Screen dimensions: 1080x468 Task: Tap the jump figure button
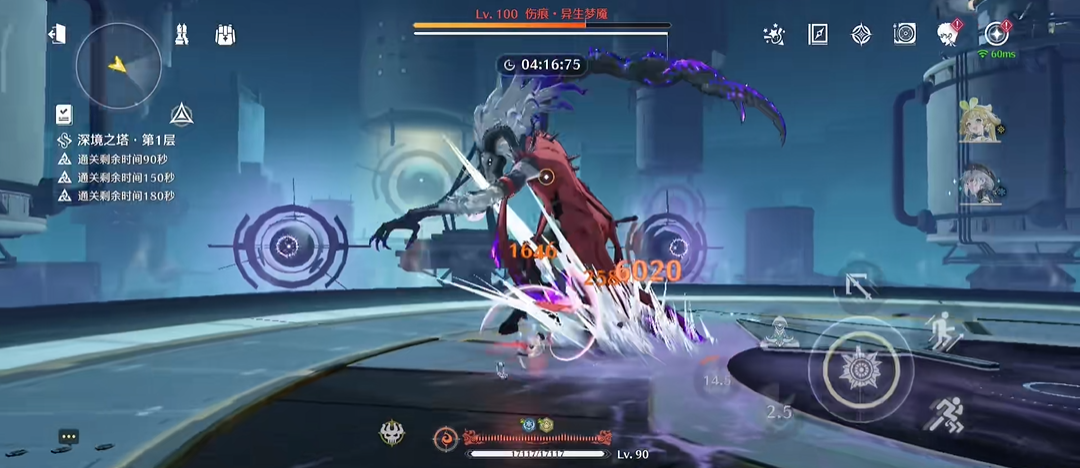(941, 330)
